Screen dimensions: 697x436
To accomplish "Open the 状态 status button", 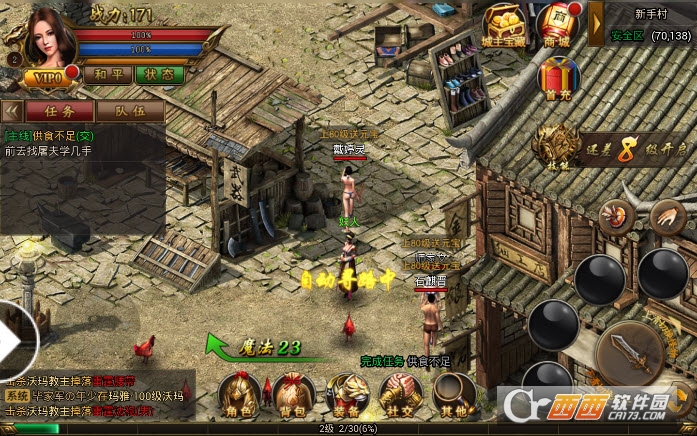I will pyautogui.click(x=159, y=75).
